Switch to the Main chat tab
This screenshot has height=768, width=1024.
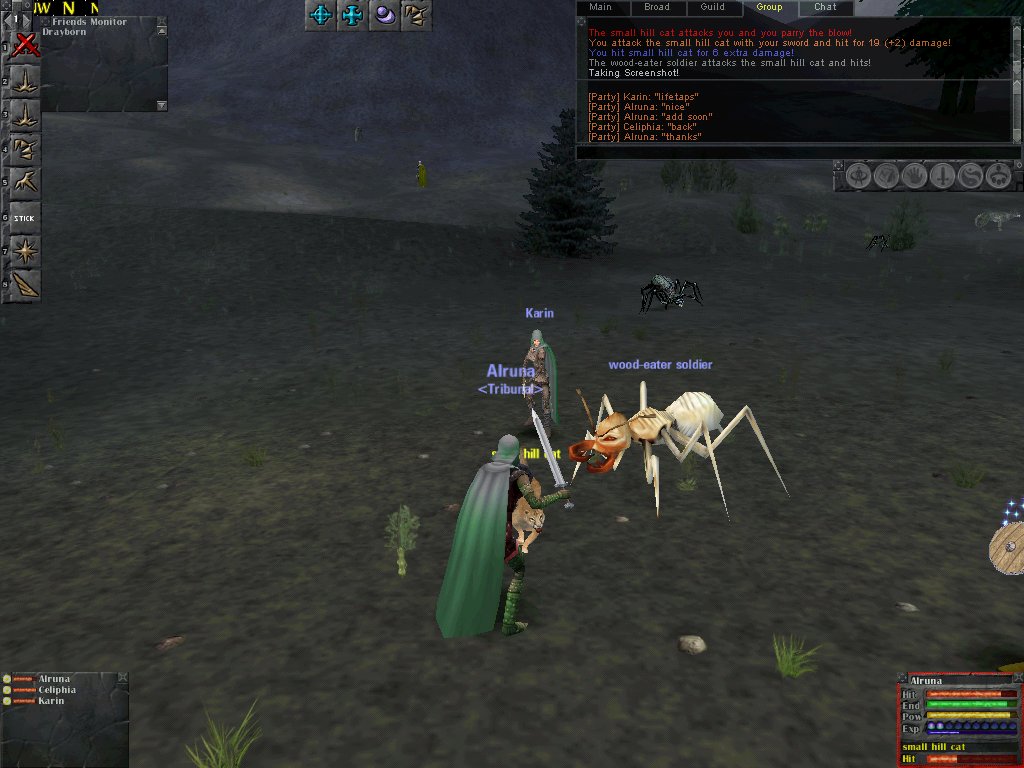tap(601, 8)
